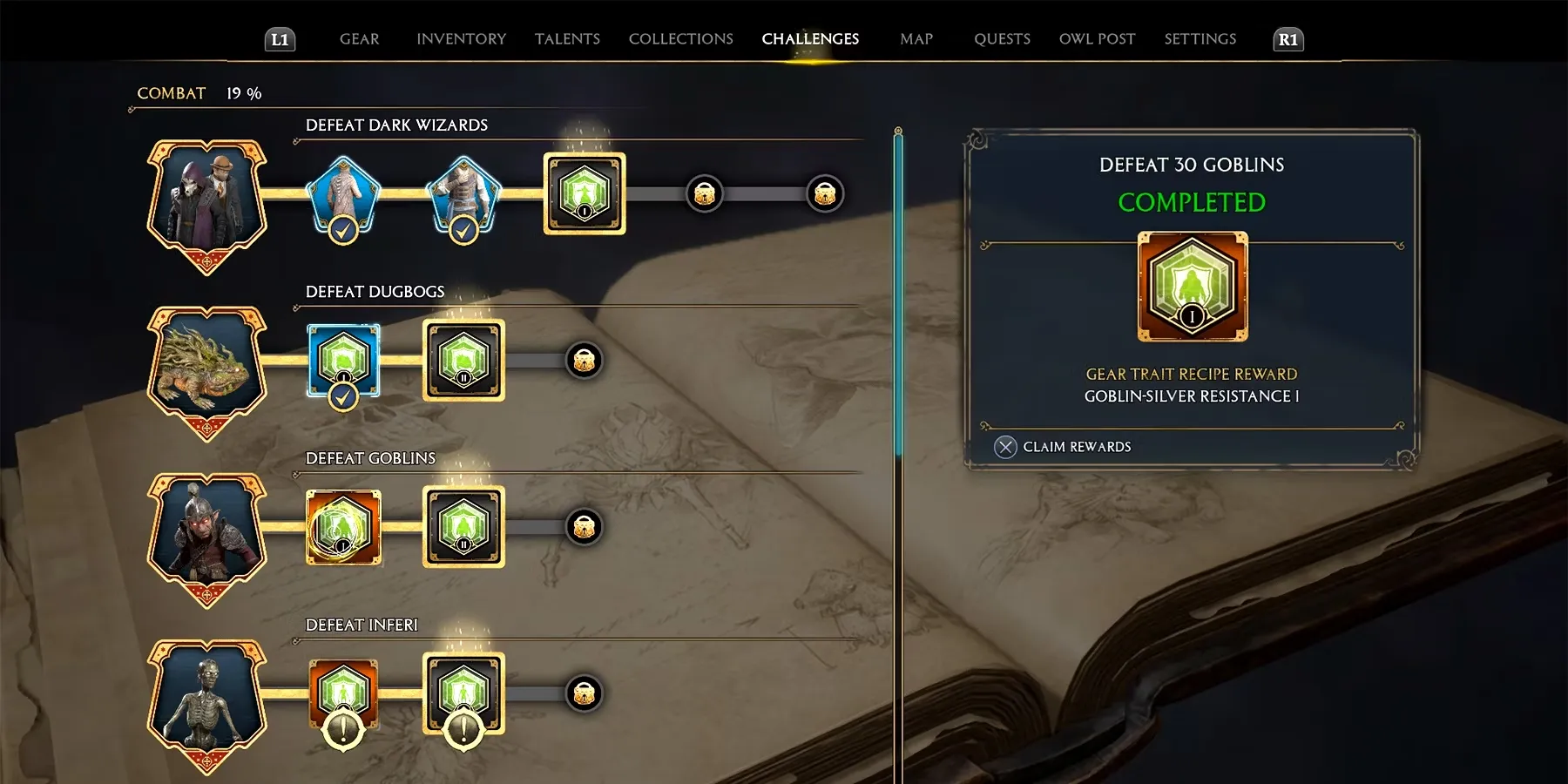The width and height of the screenshot is (1568, 784).
Task: Go to the Collections tab
Action: 680,39
